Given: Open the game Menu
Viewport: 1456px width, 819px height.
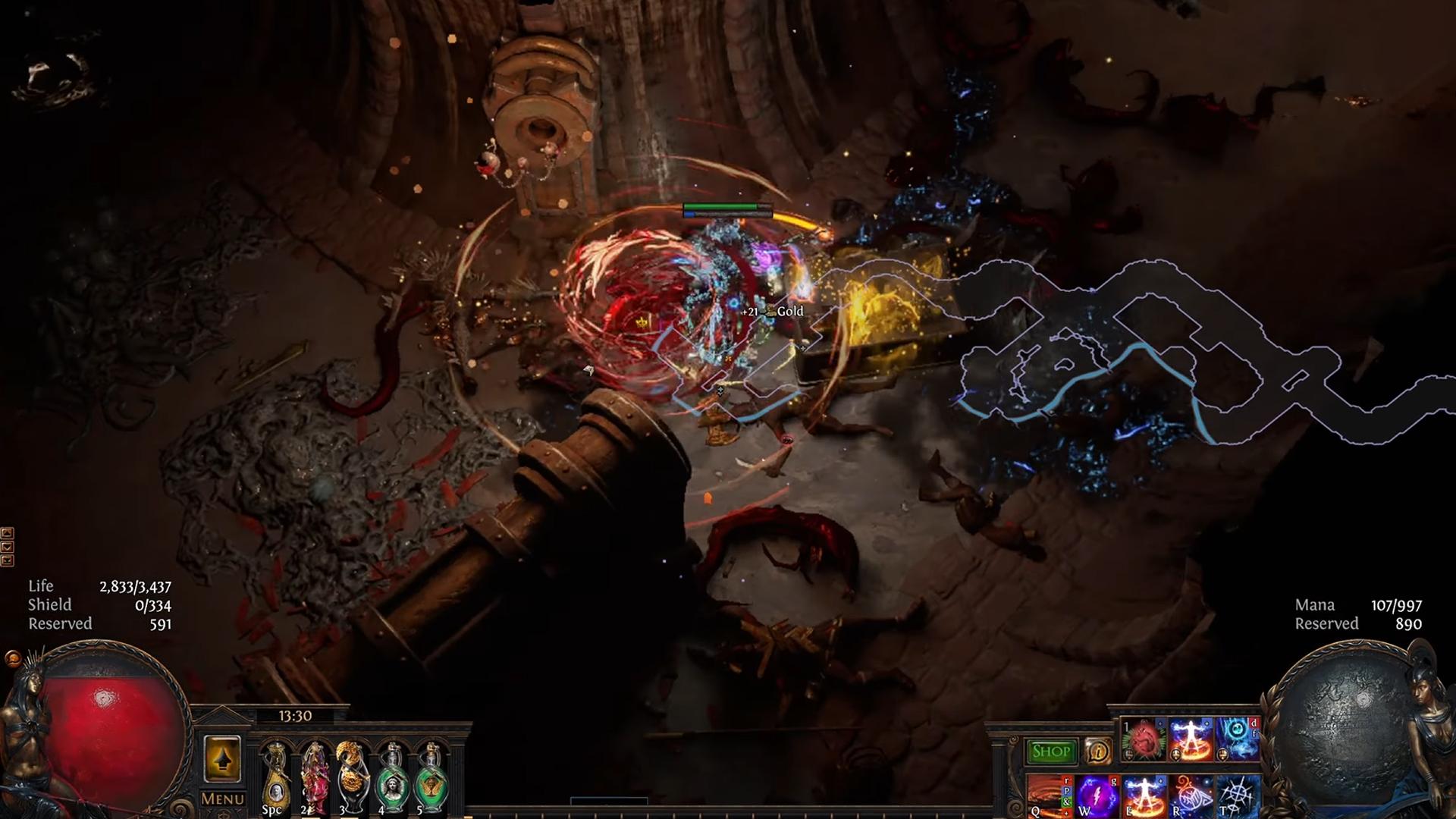Looking at the screenshot, I should 222,800.
